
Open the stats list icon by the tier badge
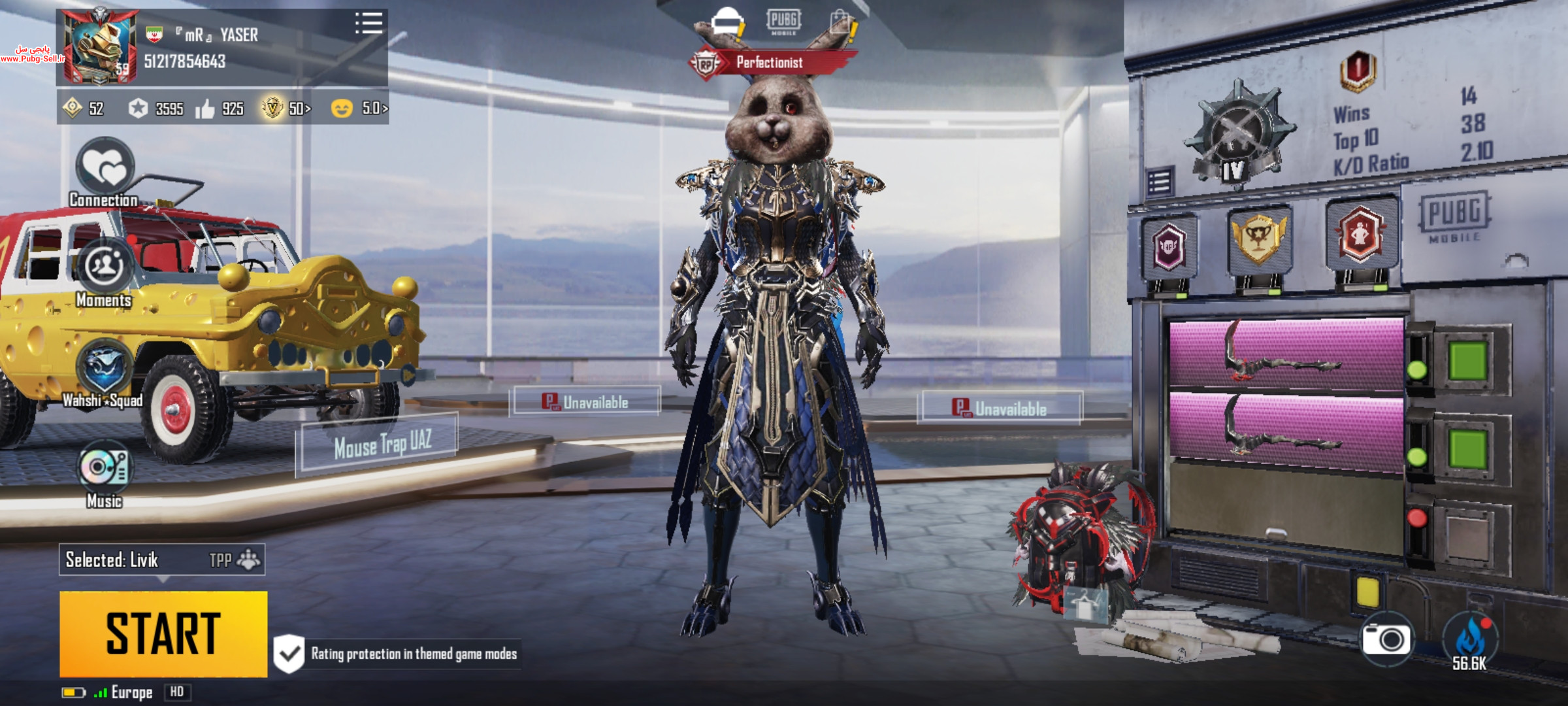point(1159,182)
